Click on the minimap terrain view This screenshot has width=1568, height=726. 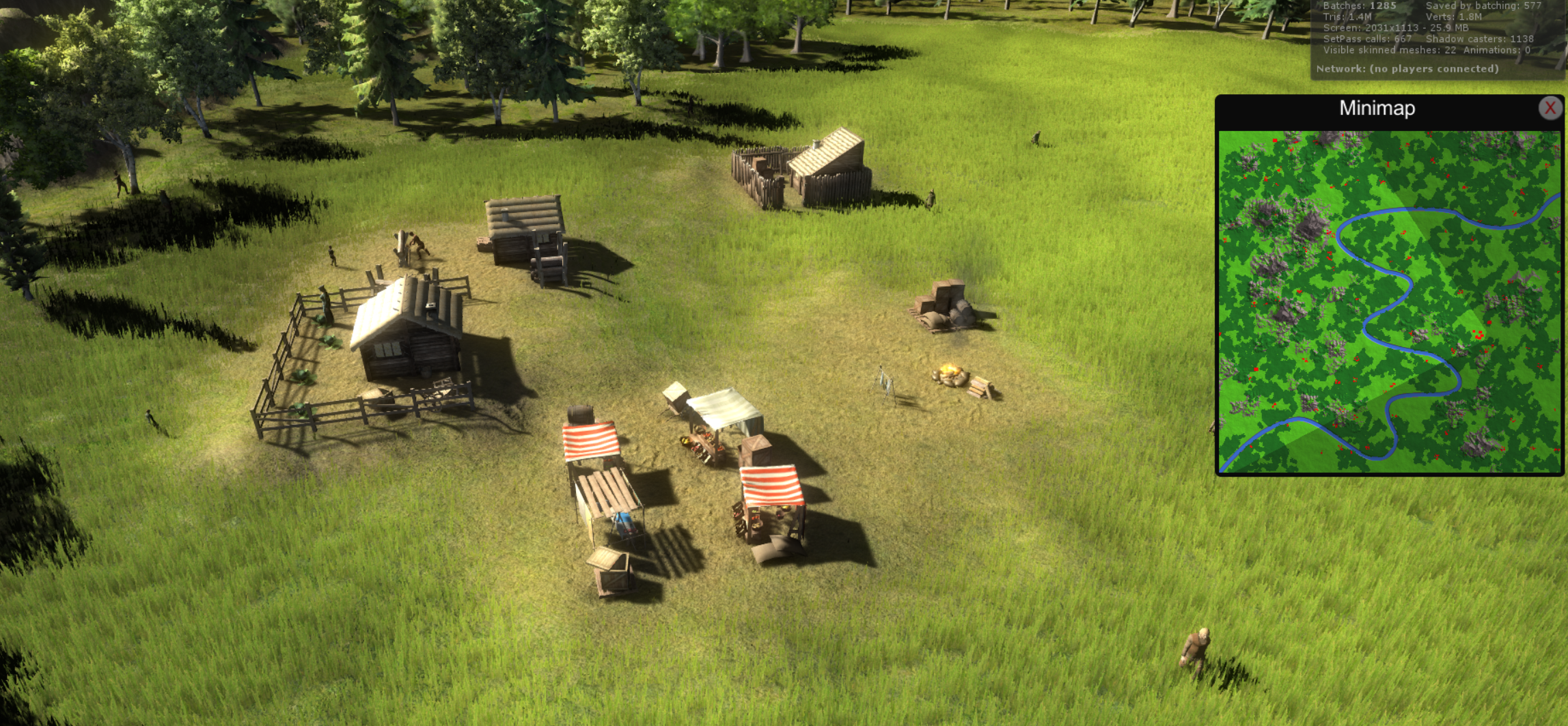click(1390, 301)
